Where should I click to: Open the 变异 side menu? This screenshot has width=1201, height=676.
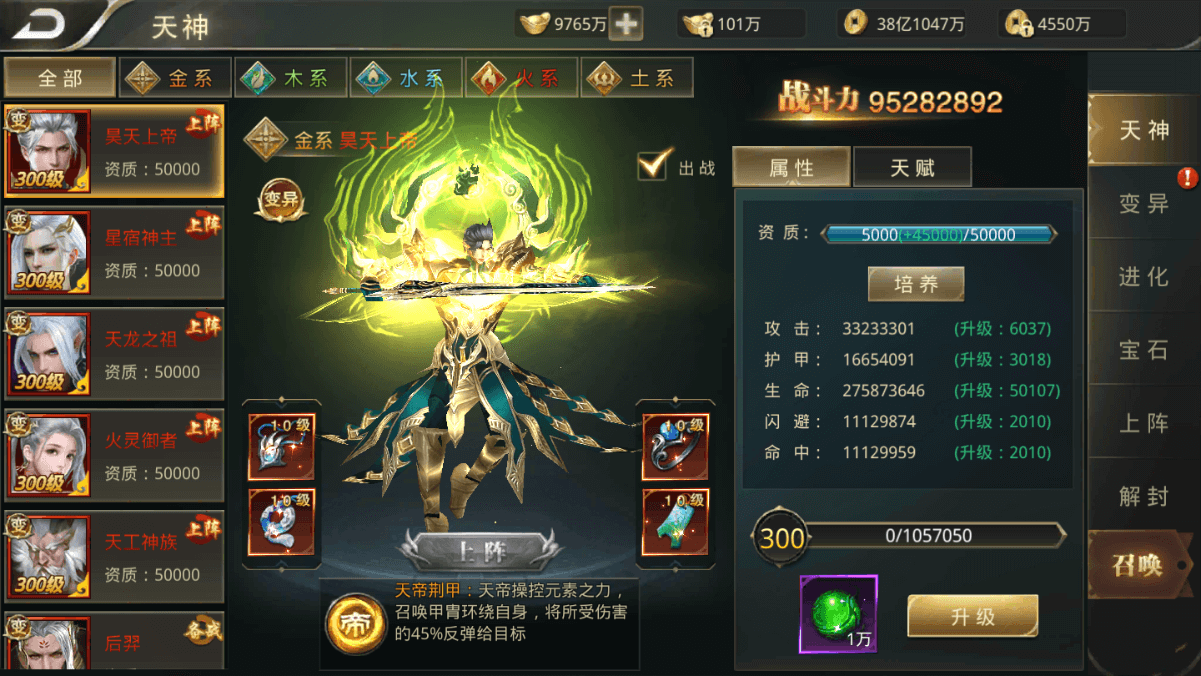coord(1143,203)
